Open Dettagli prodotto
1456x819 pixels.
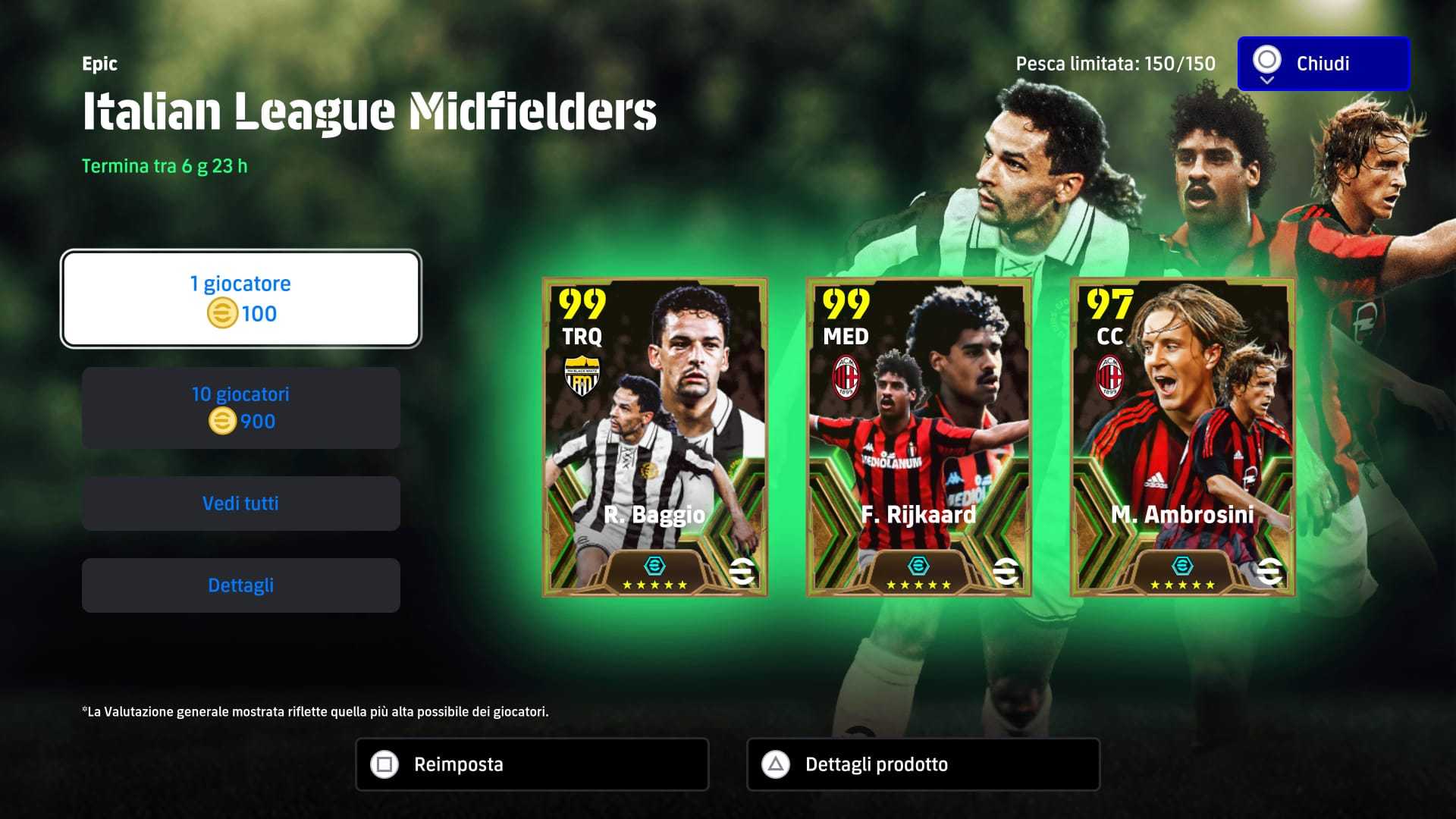tap(923, 764)
